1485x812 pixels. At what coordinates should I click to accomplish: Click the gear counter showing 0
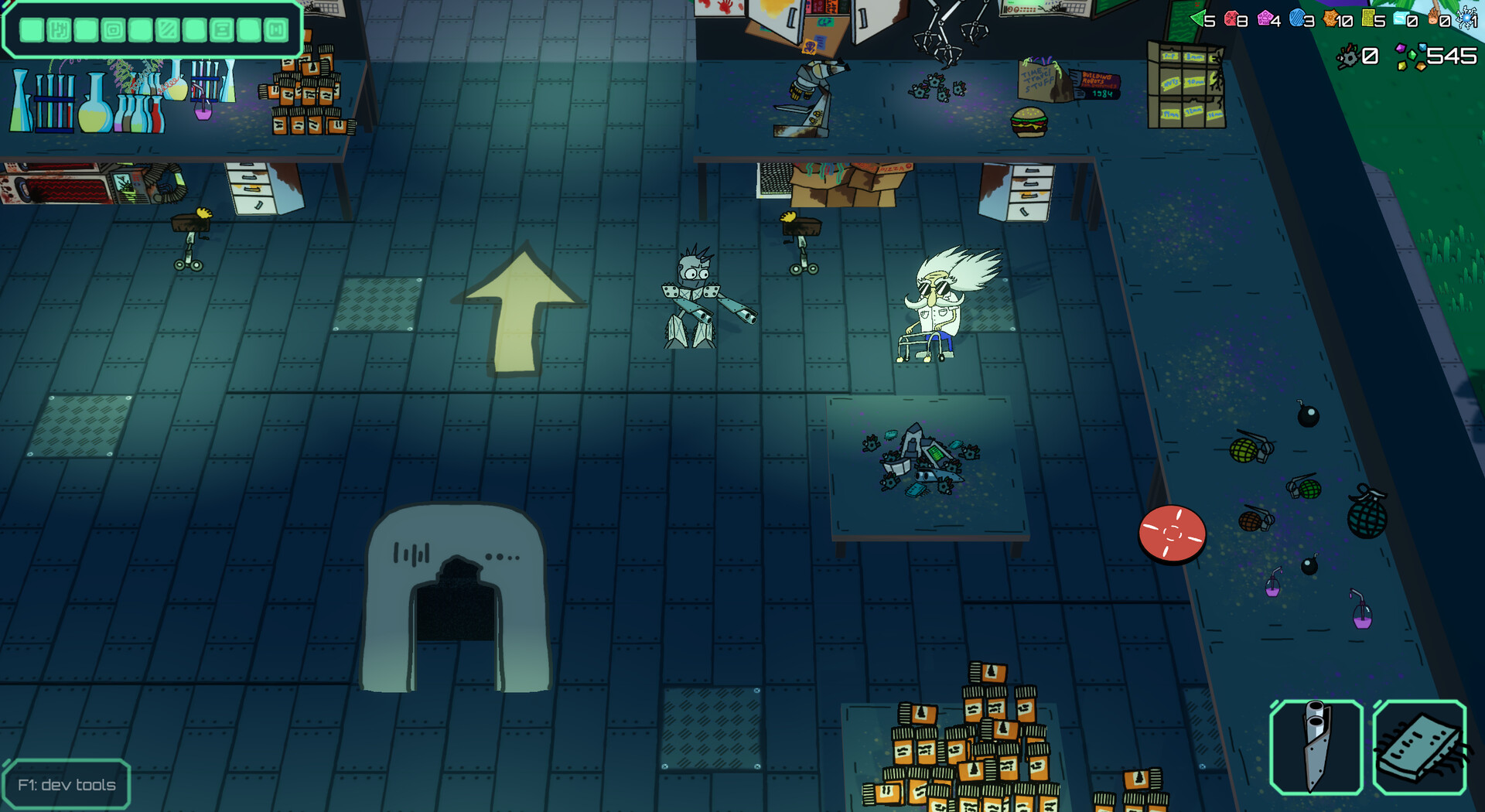pos(1359,56)
